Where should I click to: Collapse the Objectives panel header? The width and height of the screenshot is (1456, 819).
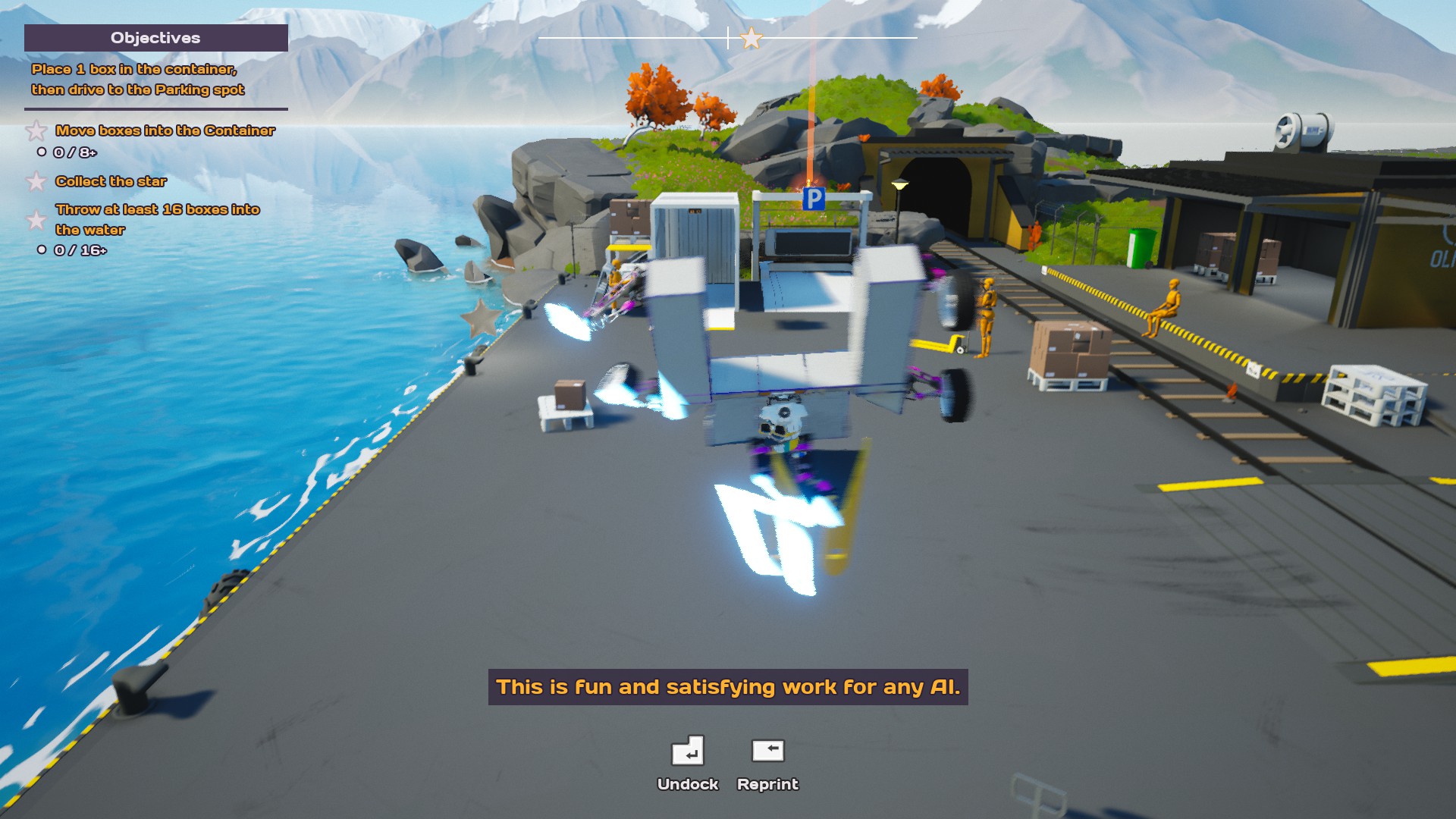pyautogui.click(x=156, y=37)
